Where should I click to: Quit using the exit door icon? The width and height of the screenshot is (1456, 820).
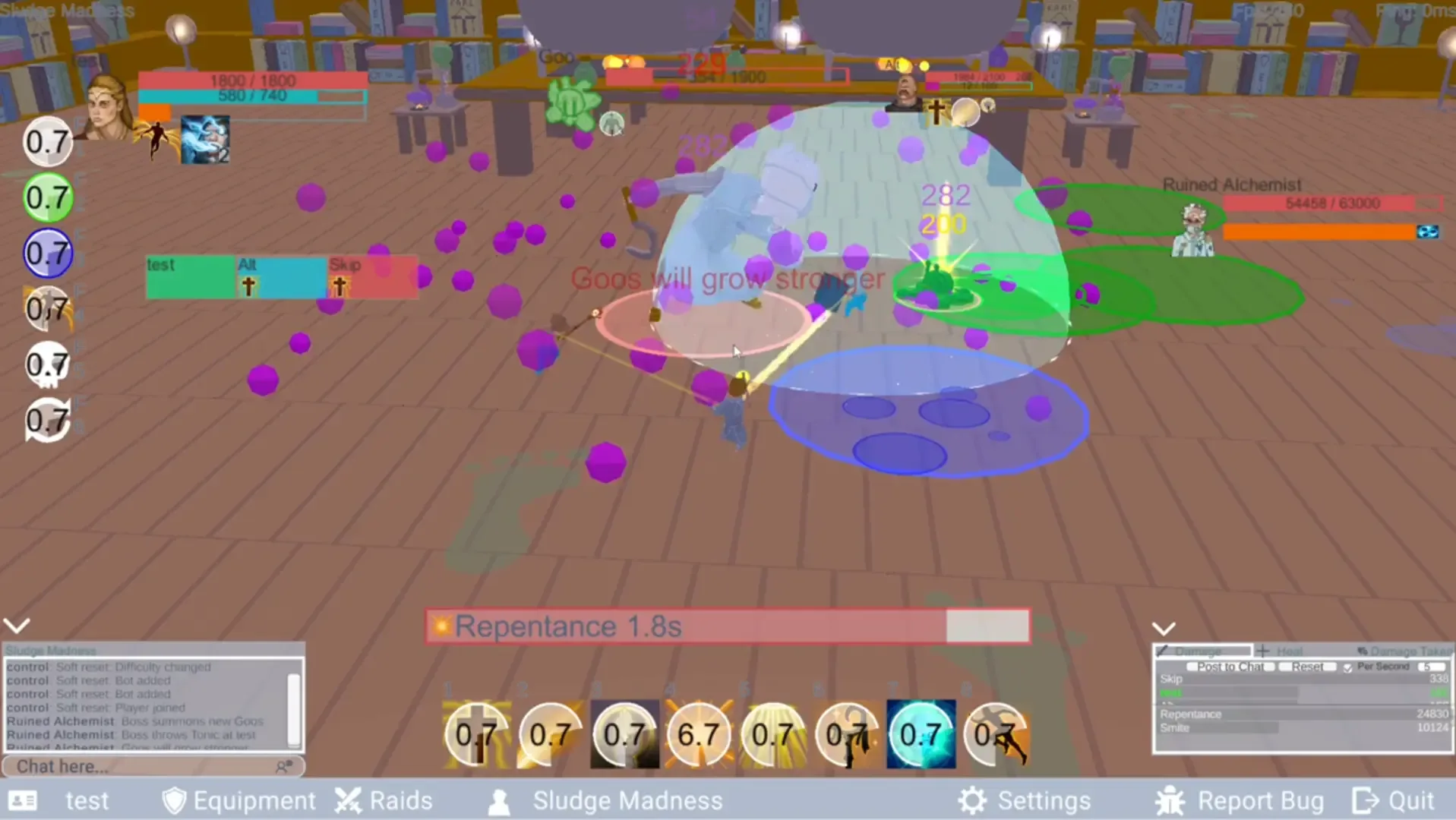(1365, 799)
